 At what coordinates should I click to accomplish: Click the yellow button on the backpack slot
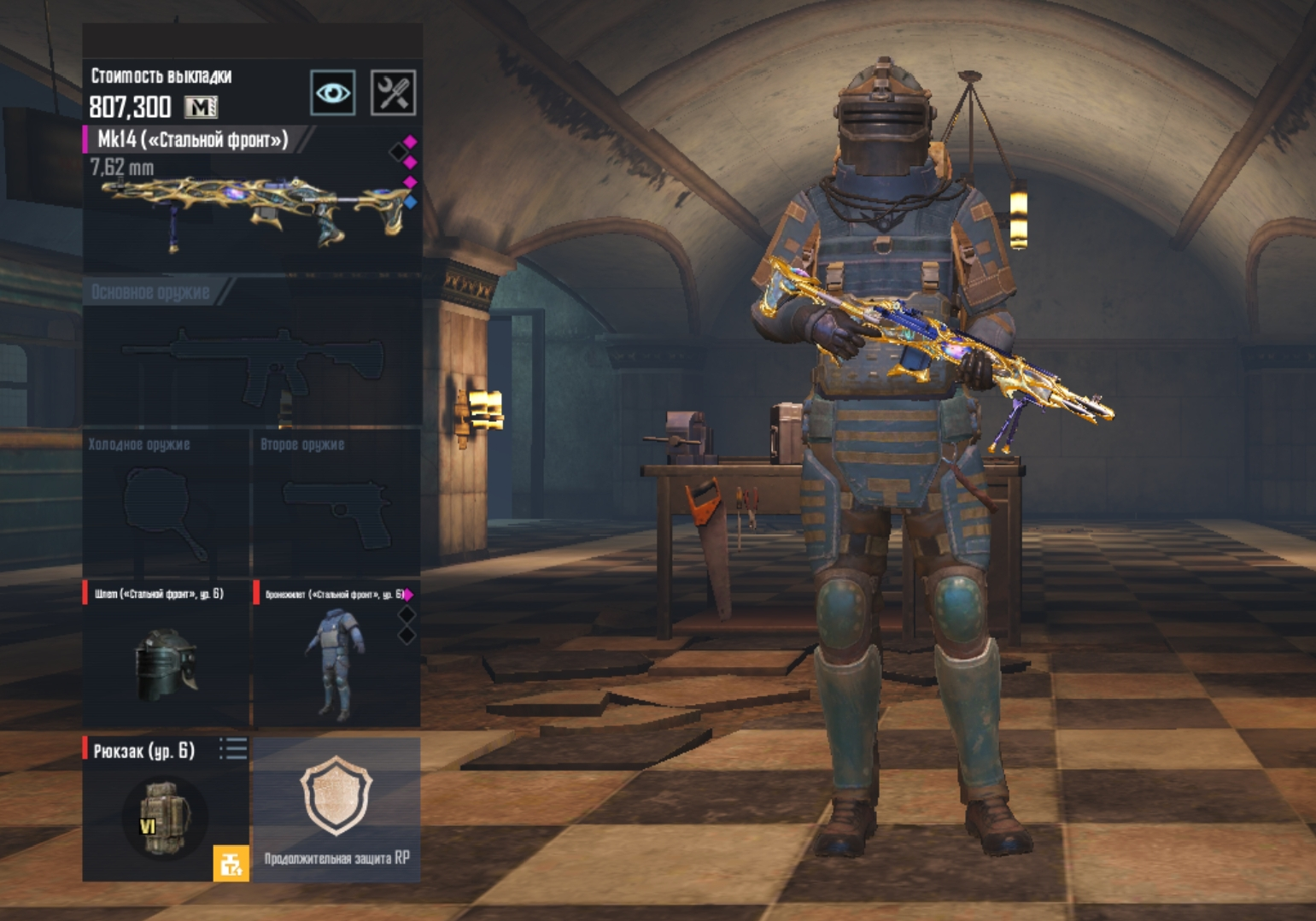tap(231, 863)
